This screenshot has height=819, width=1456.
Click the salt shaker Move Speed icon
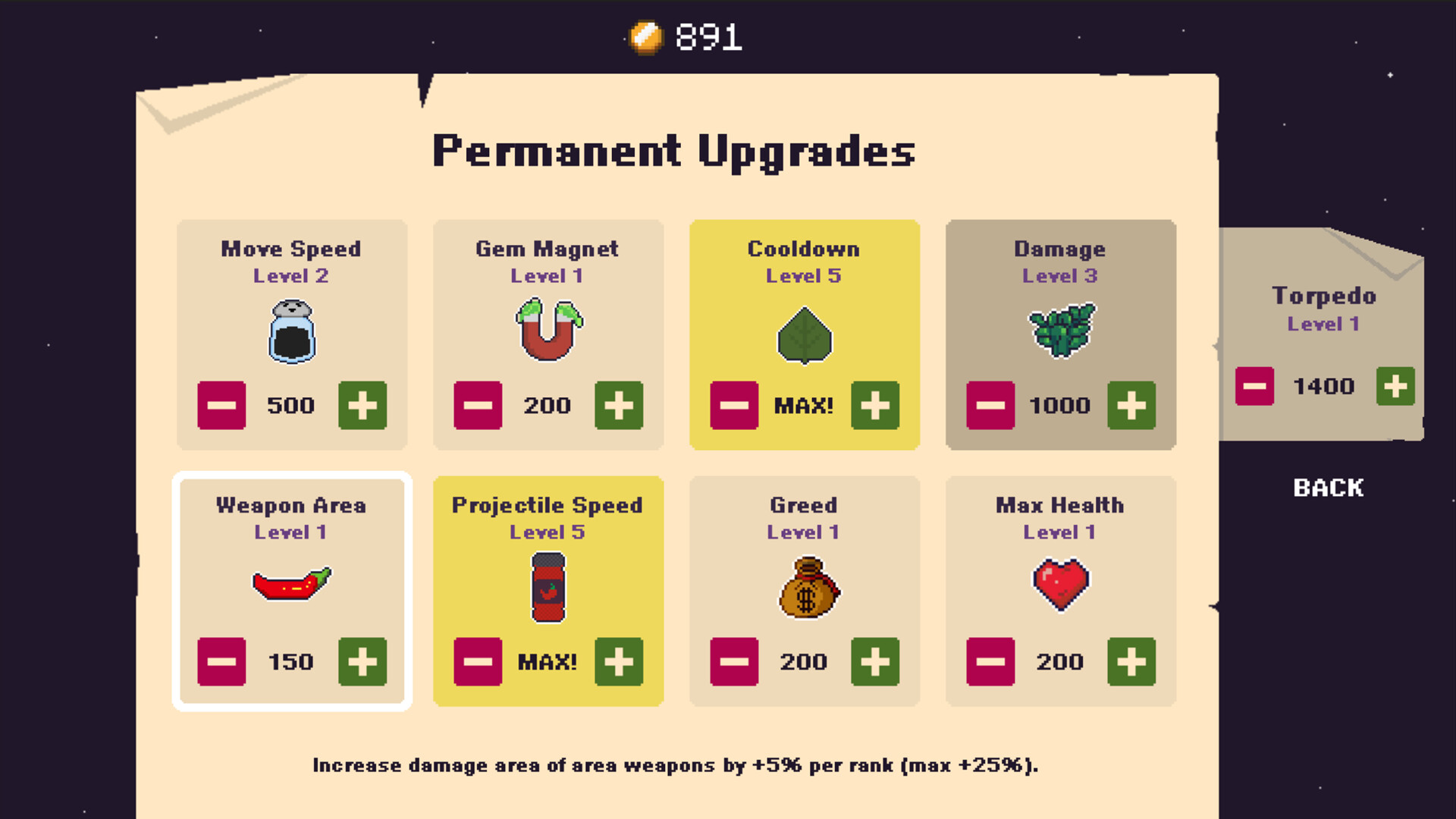[x=291, y=332]
